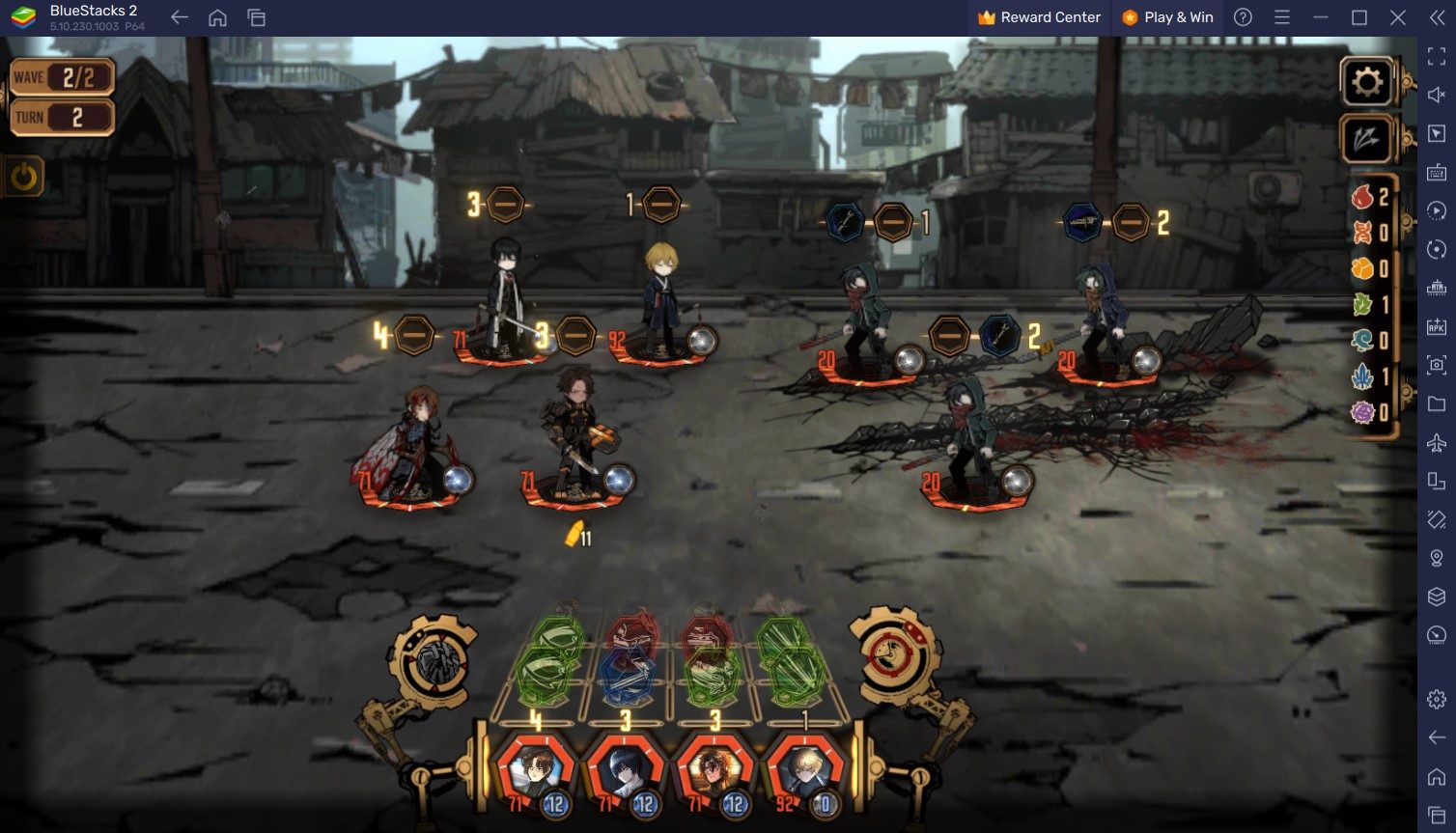Open the BlueStacks Reward Center

(1039, 17)
